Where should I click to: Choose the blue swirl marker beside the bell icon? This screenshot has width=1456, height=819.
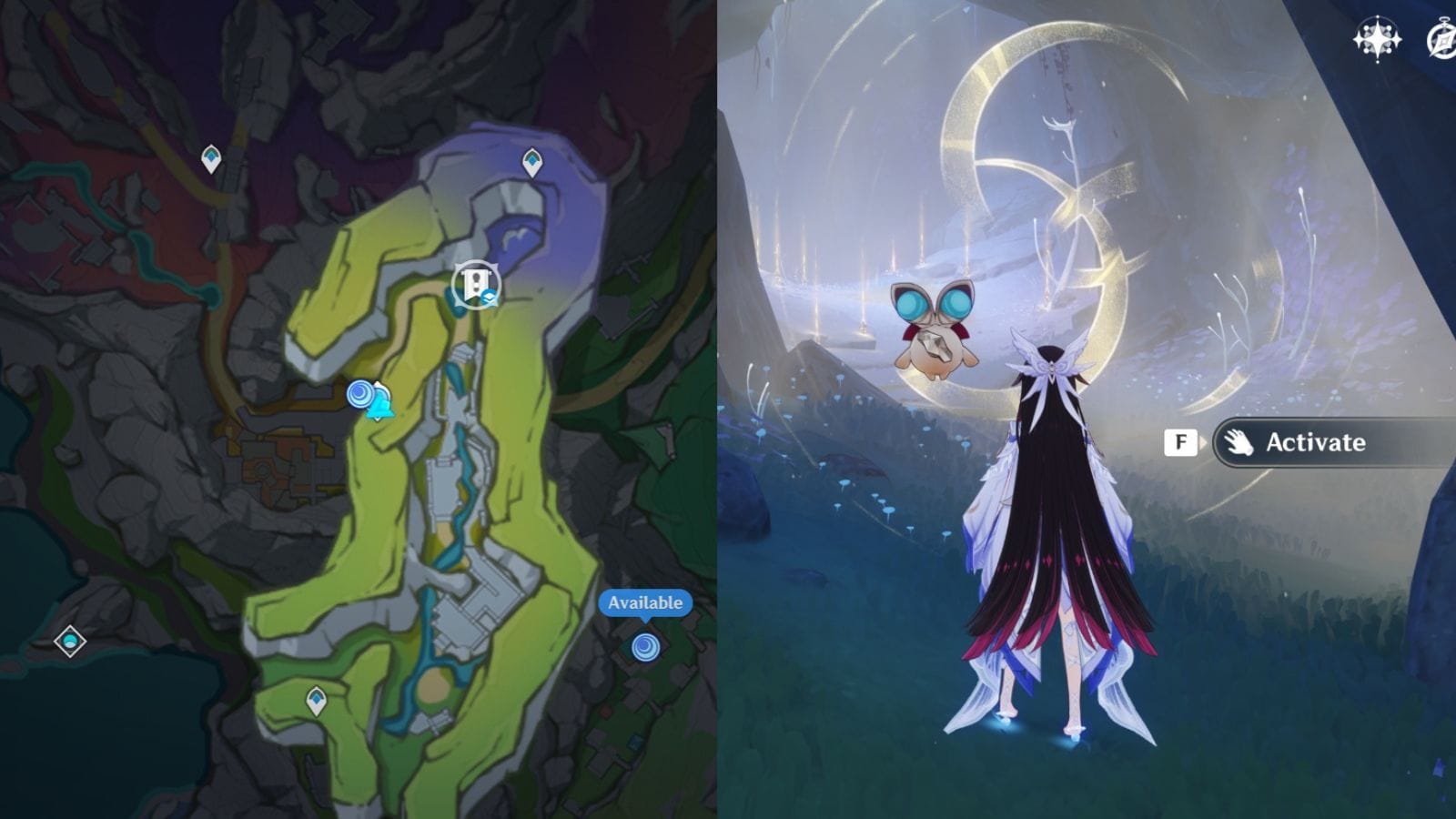tap(360, 394)
